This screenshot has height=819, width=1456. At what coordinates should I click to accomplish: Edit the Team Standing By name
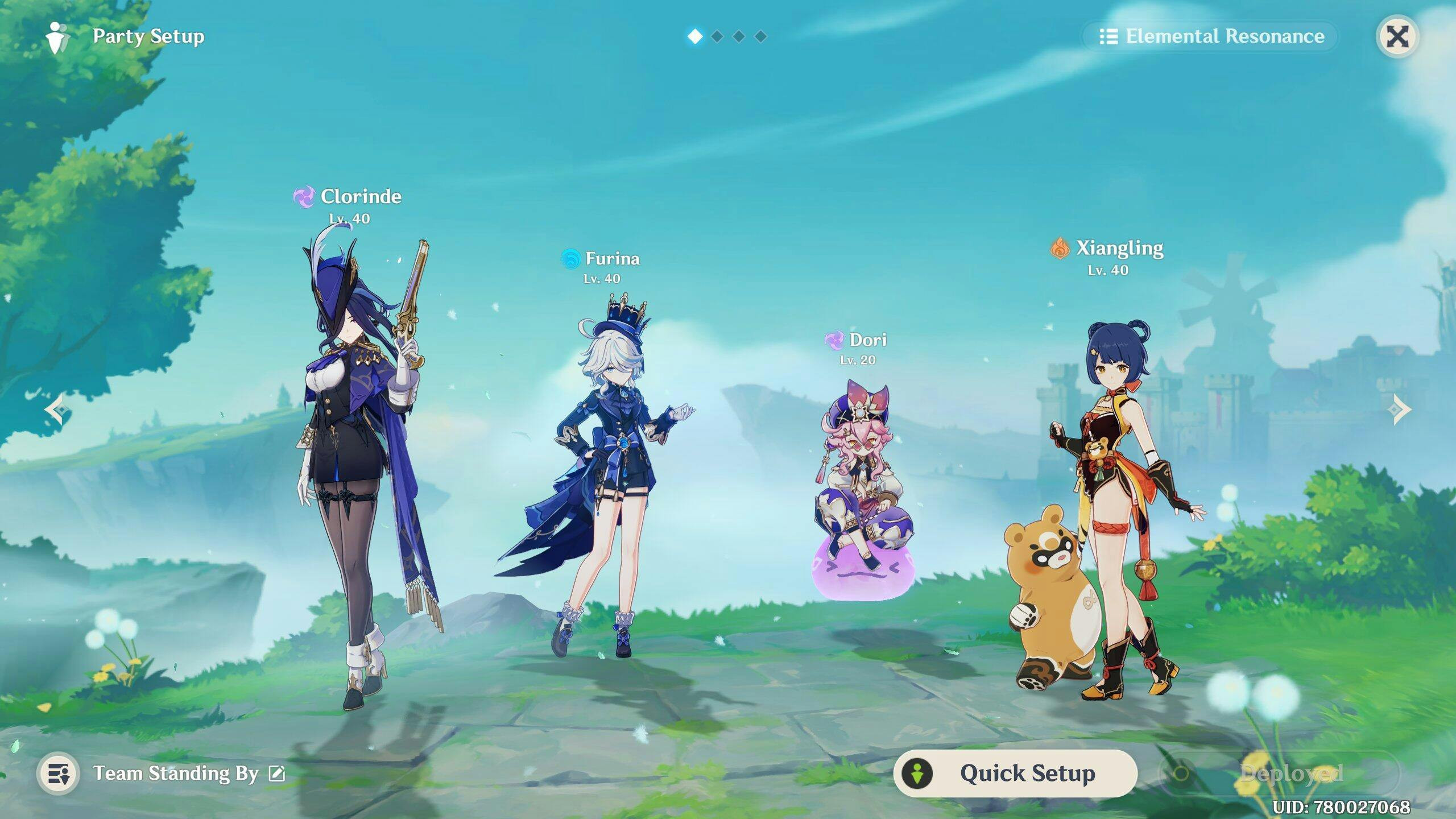tap(277, 773)
